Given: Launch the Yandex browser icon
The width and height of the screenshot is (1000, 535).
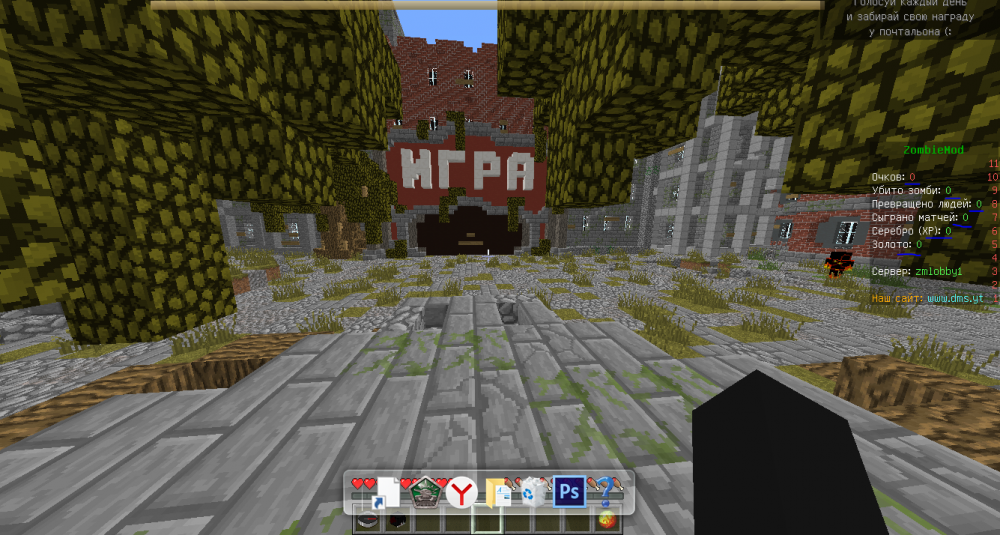Looking at the screenshot, I should pos(461,491).
